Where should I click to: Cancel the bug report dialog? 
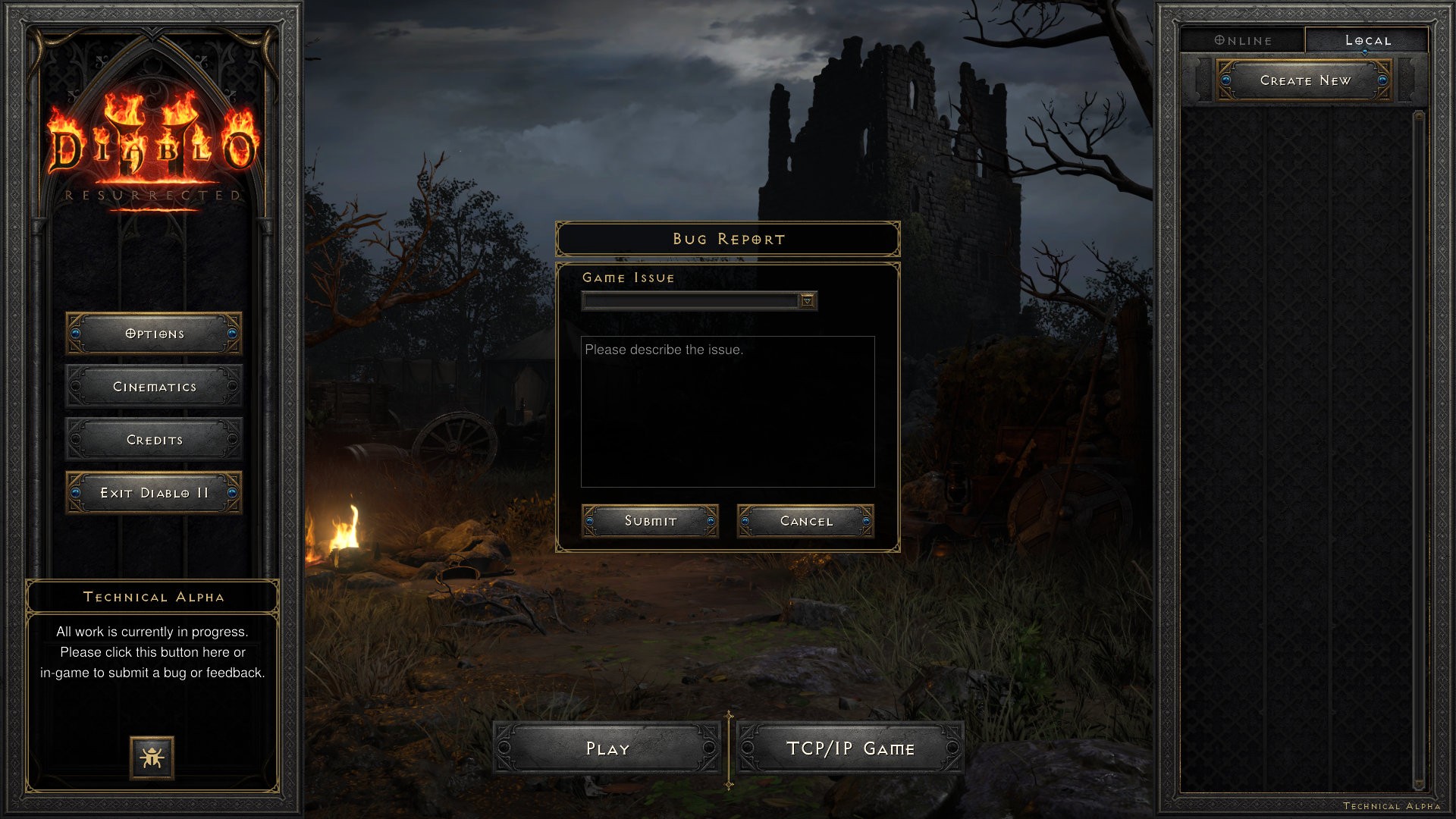[805, 521]
